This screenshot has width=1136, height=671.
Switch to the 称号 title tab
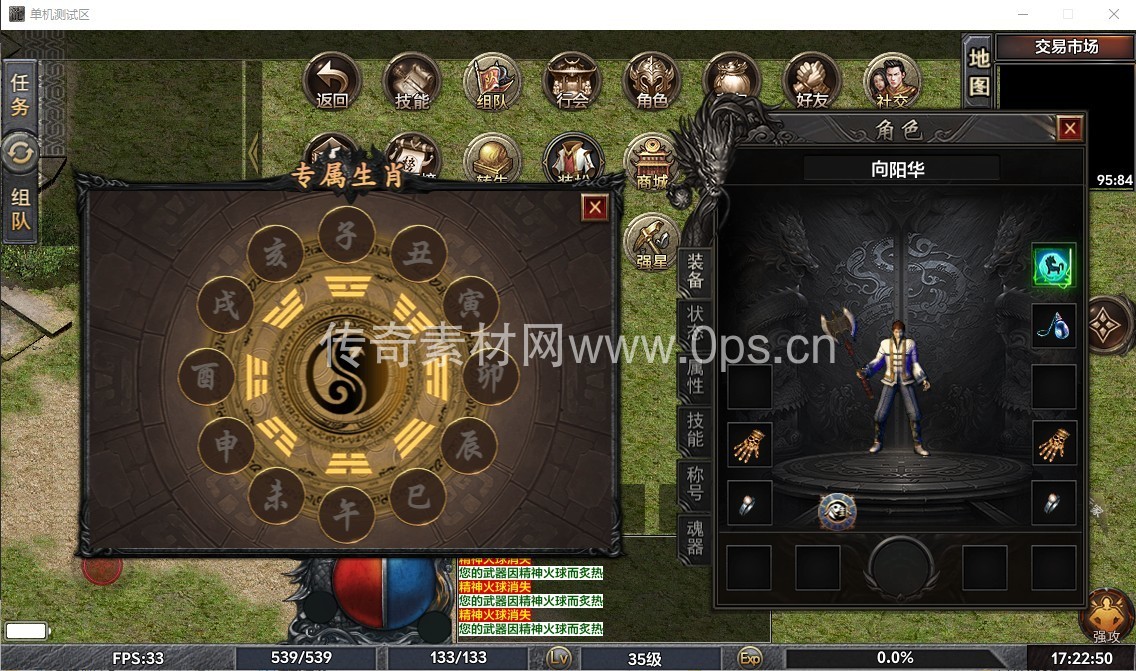(695, 483)
